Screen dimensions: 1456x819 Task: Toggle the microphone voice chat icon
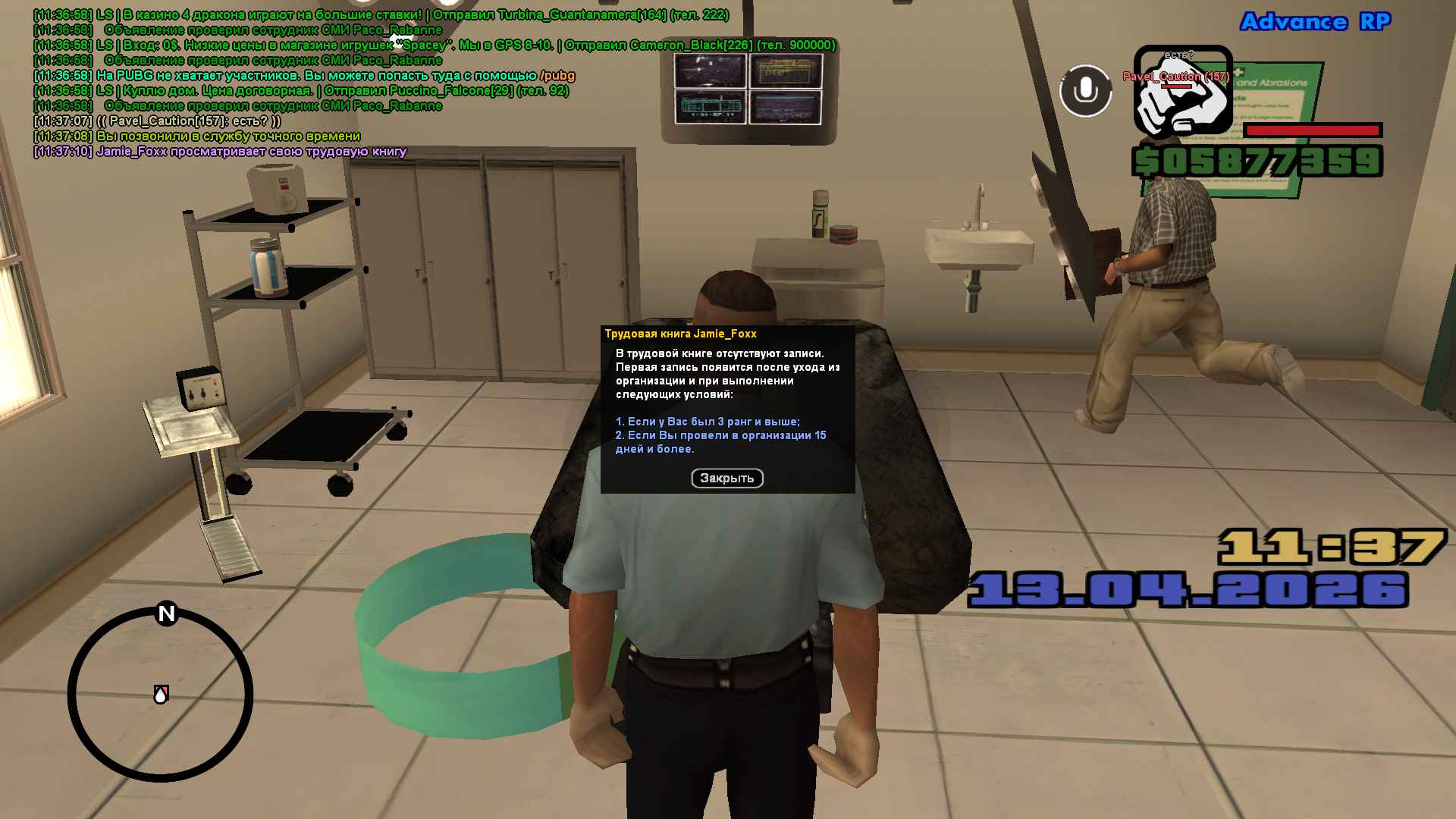[1085, 91]
